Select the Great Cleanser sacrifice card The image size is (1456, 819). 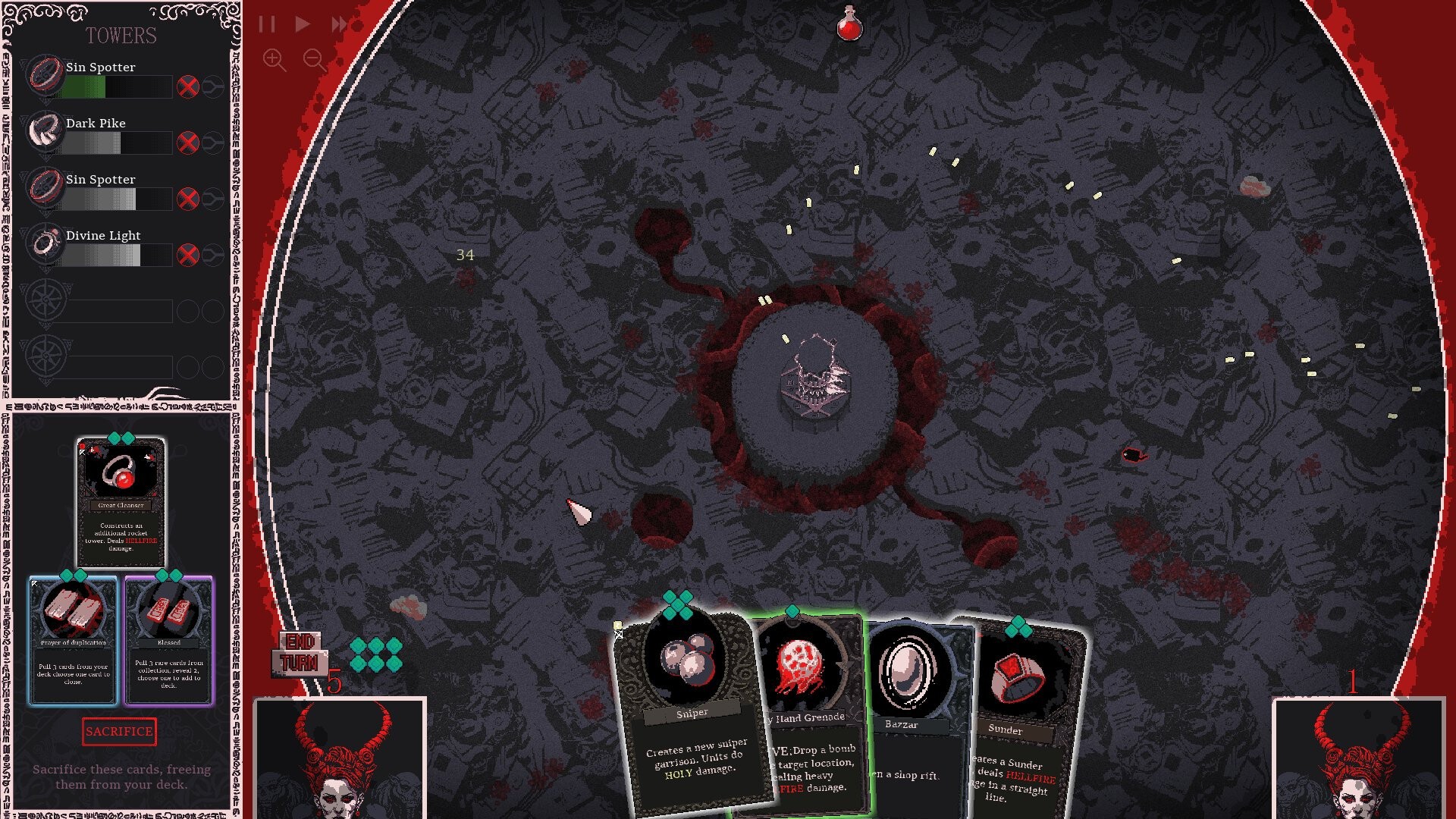pyautogui.click(x=121, y=500)
